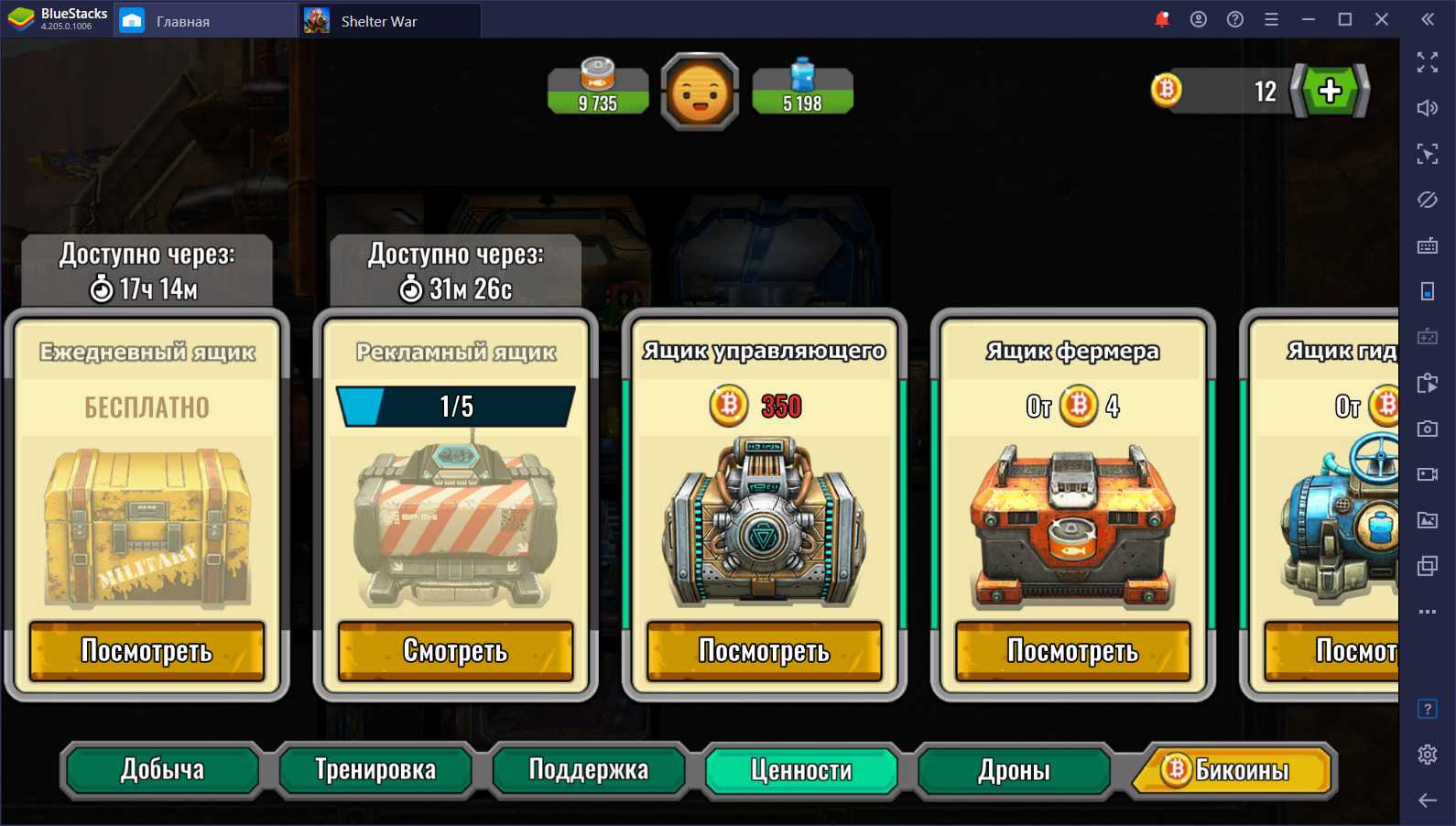Open the Биткоины purchase tab
1456x826 pixels.
tap(1232, 770)
